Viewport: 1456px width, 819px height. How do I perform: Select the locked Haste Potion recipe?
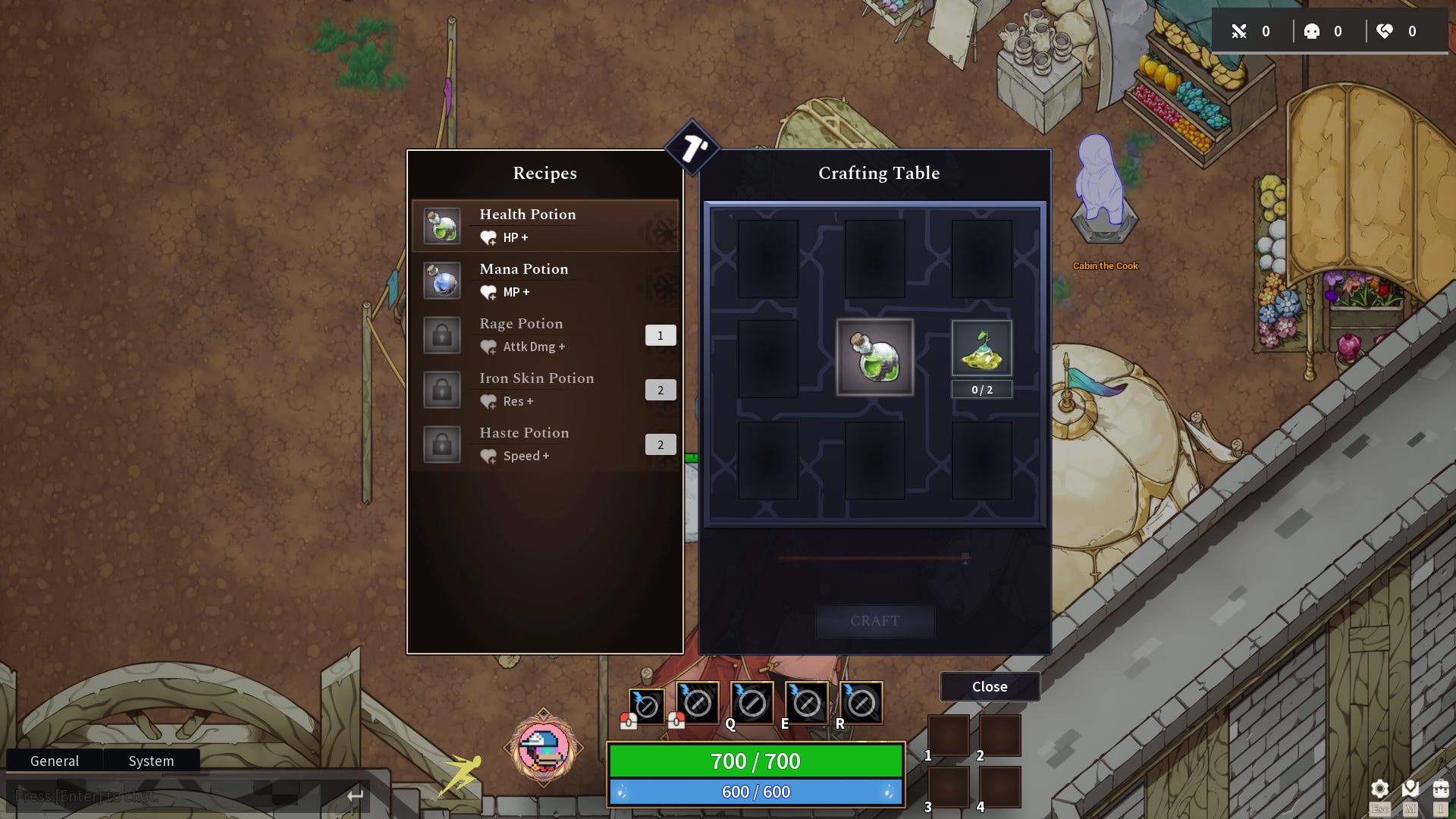pyautogui.click(x=544, y=444)
